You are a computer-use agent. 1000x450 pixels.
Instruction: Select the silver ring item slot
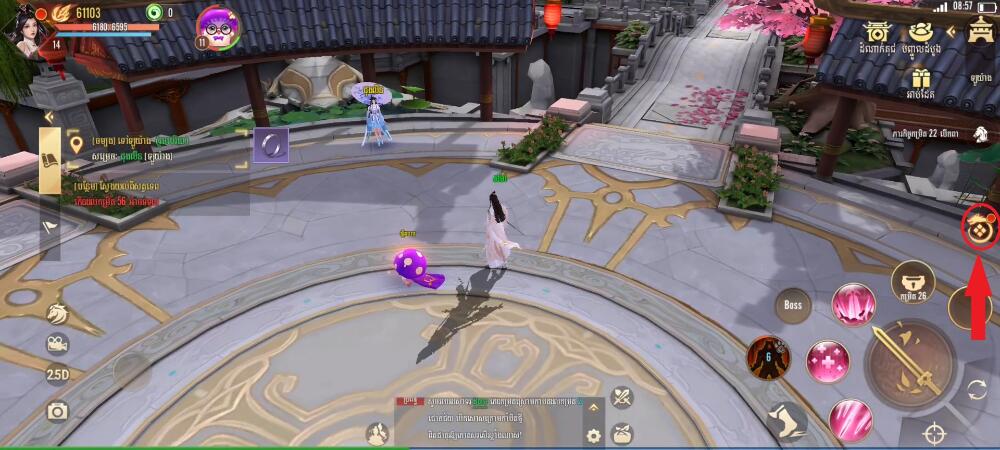(270, 145)
